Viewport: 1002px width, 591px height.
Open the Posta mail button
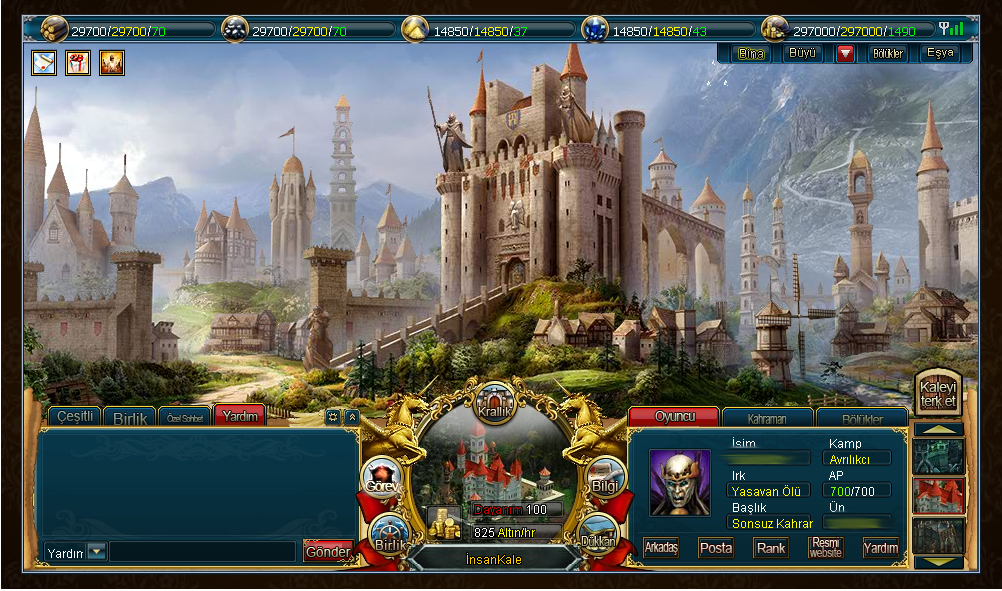point(716,547)
